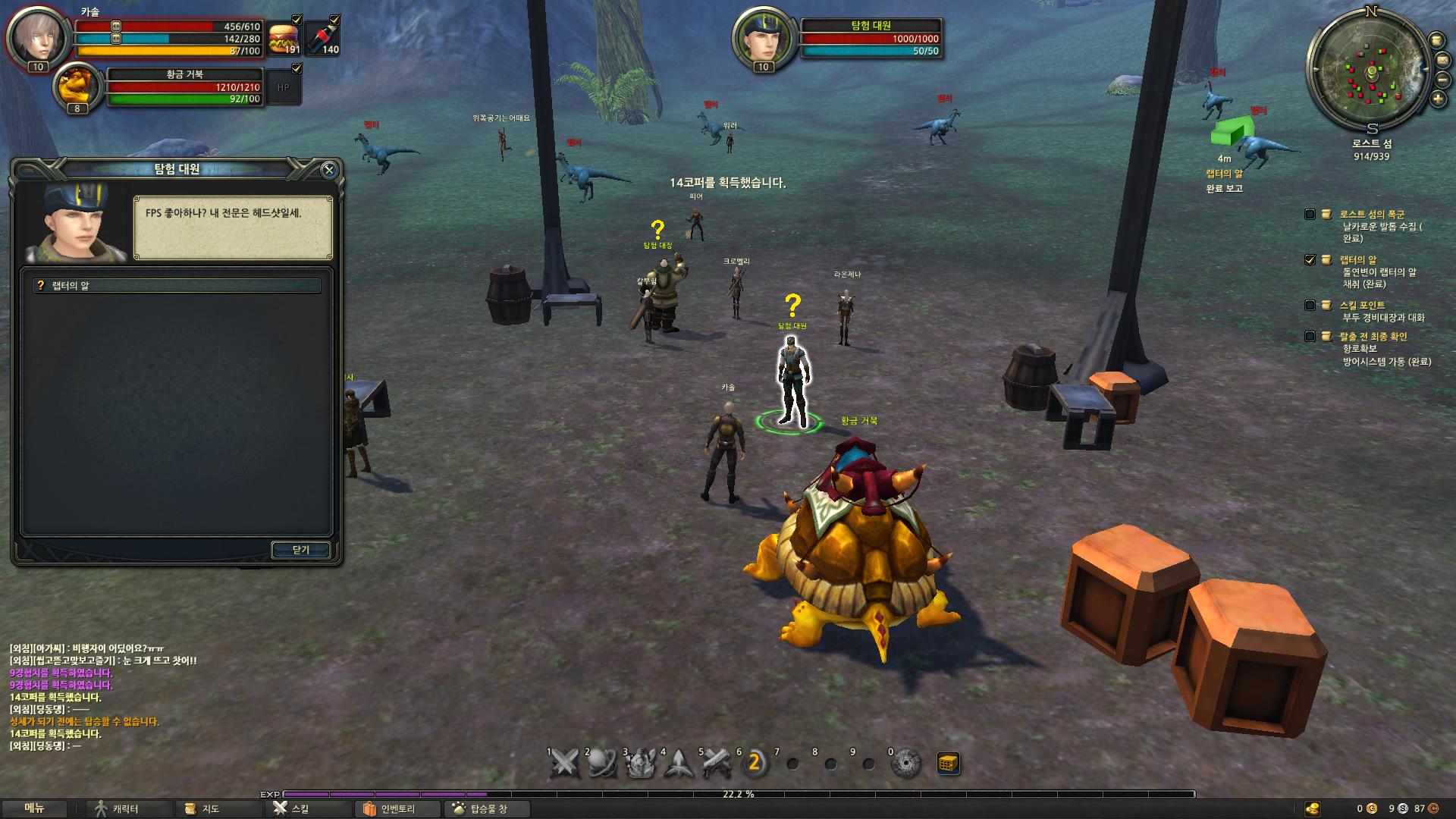
Task: Open the 캐릭터 character window
Action: (118, 809)
